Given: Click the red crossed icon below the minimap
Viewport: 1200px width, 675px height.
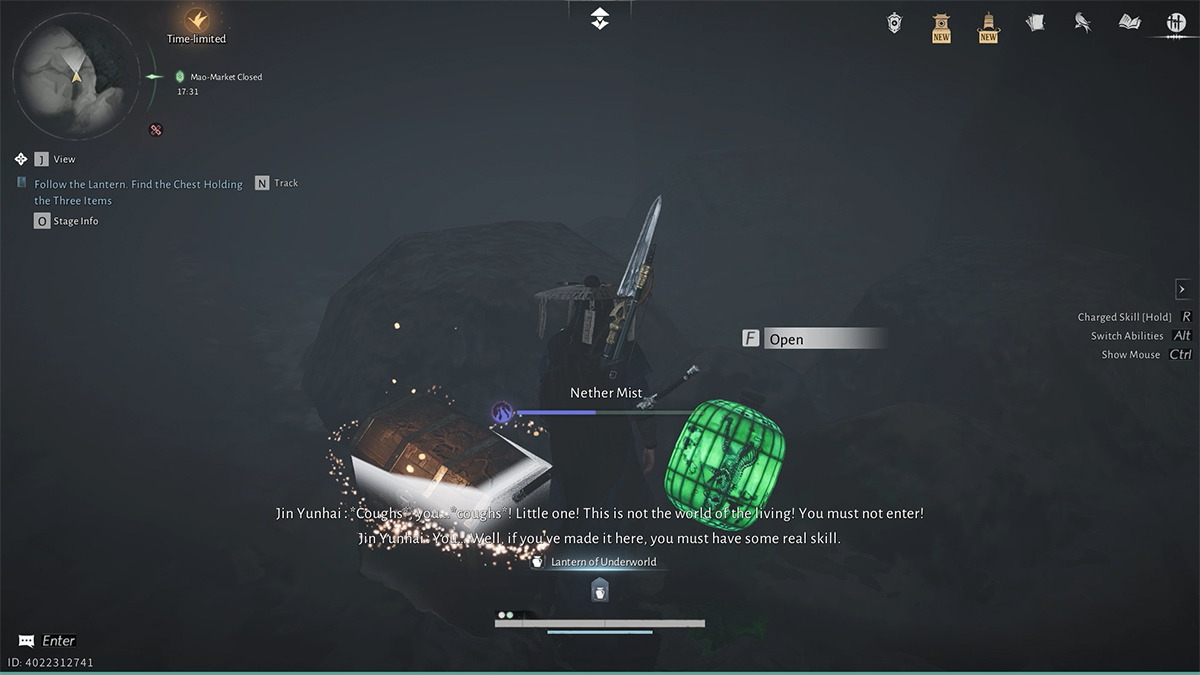Looking at the screenshot, I should tap(156, 129).
